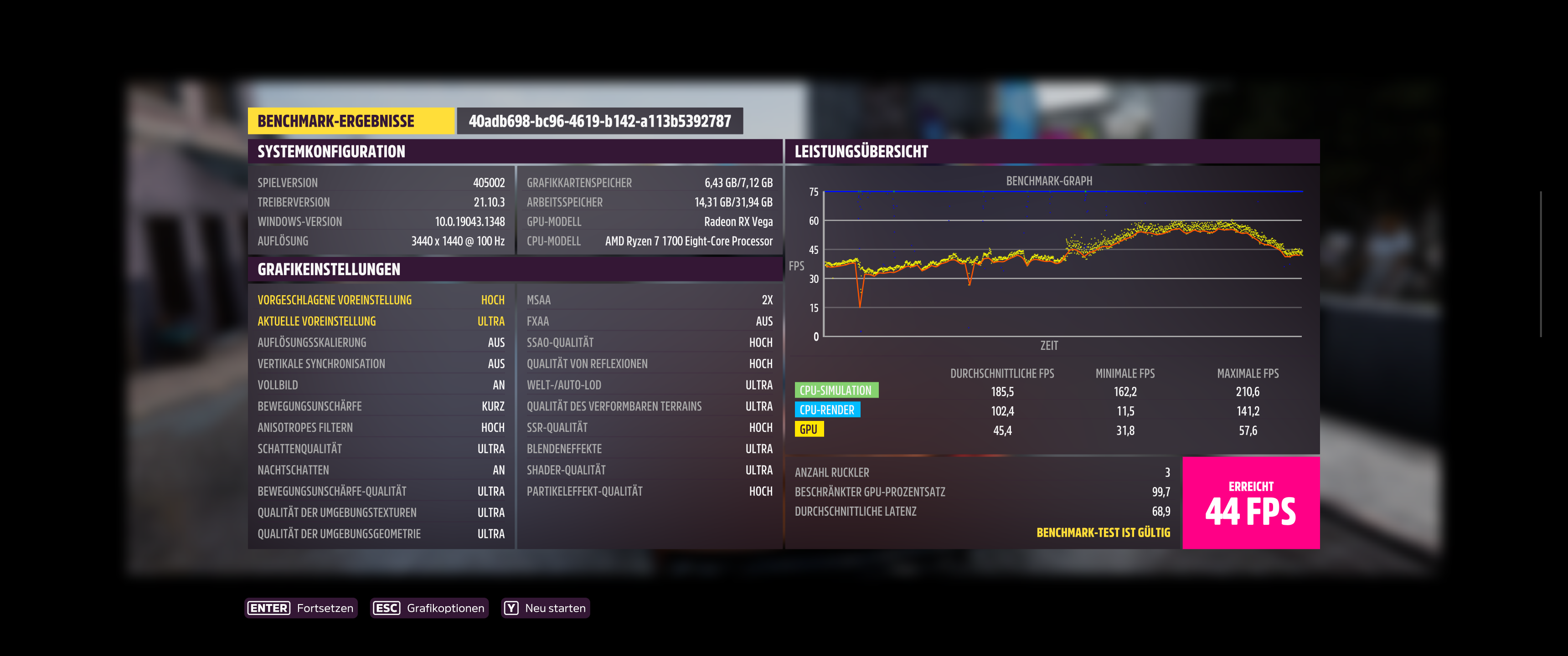
Task: Toggle VERTIKALE SYNCHRONISATION setting
Action: tap(382, 363)
